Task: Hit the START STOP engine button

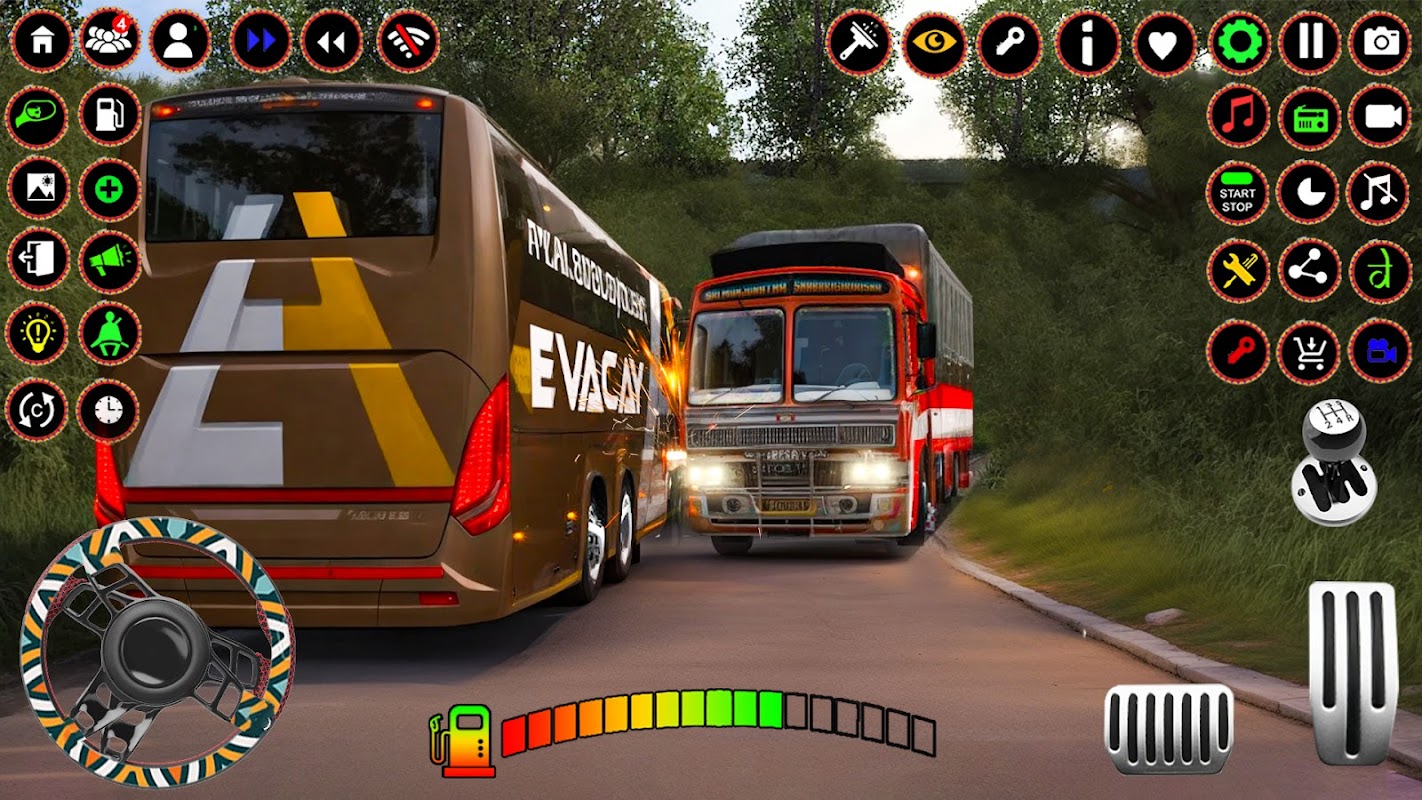Action: tap(1238, 193)
